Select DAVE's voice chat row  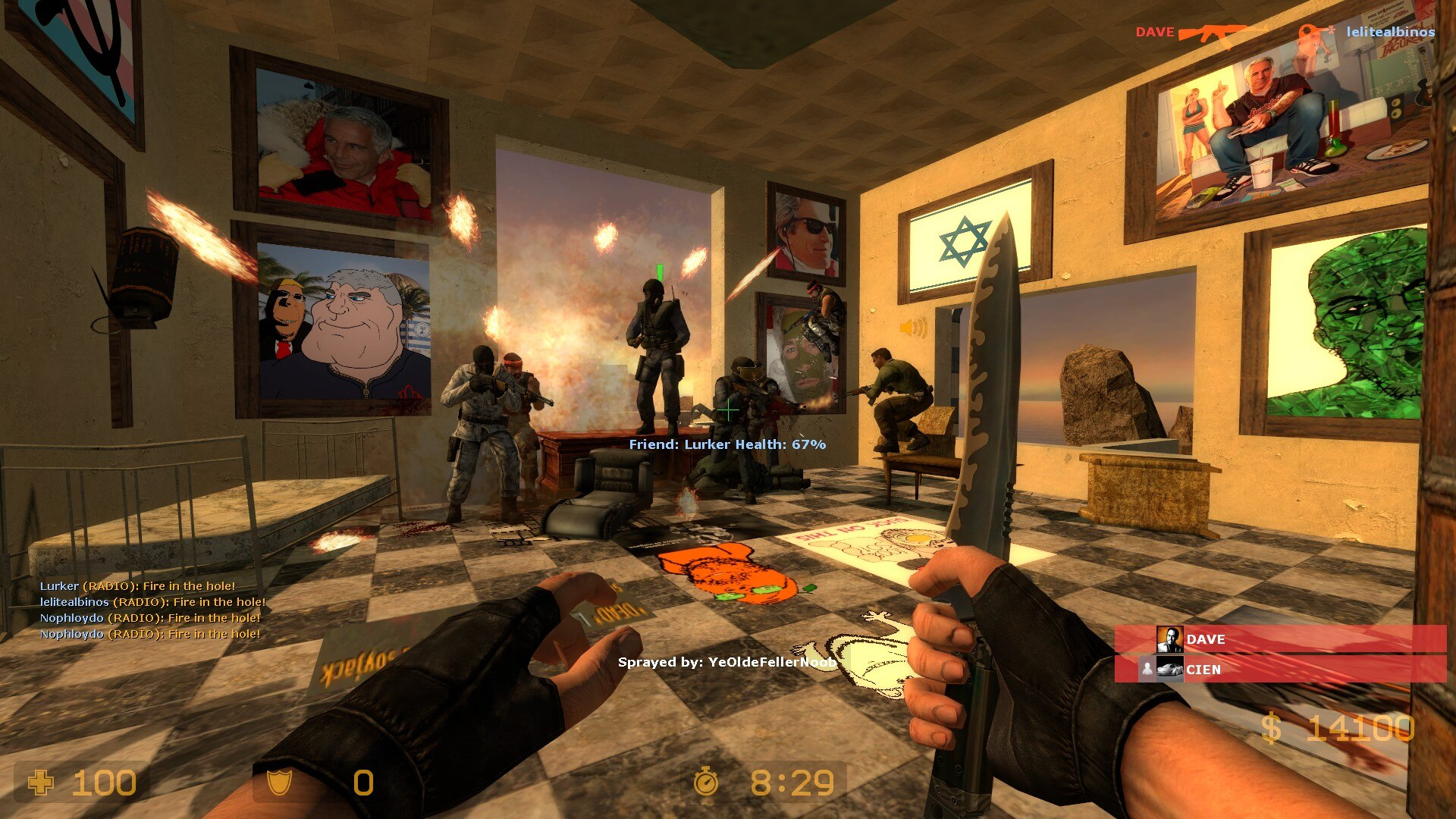[1280, 639]
